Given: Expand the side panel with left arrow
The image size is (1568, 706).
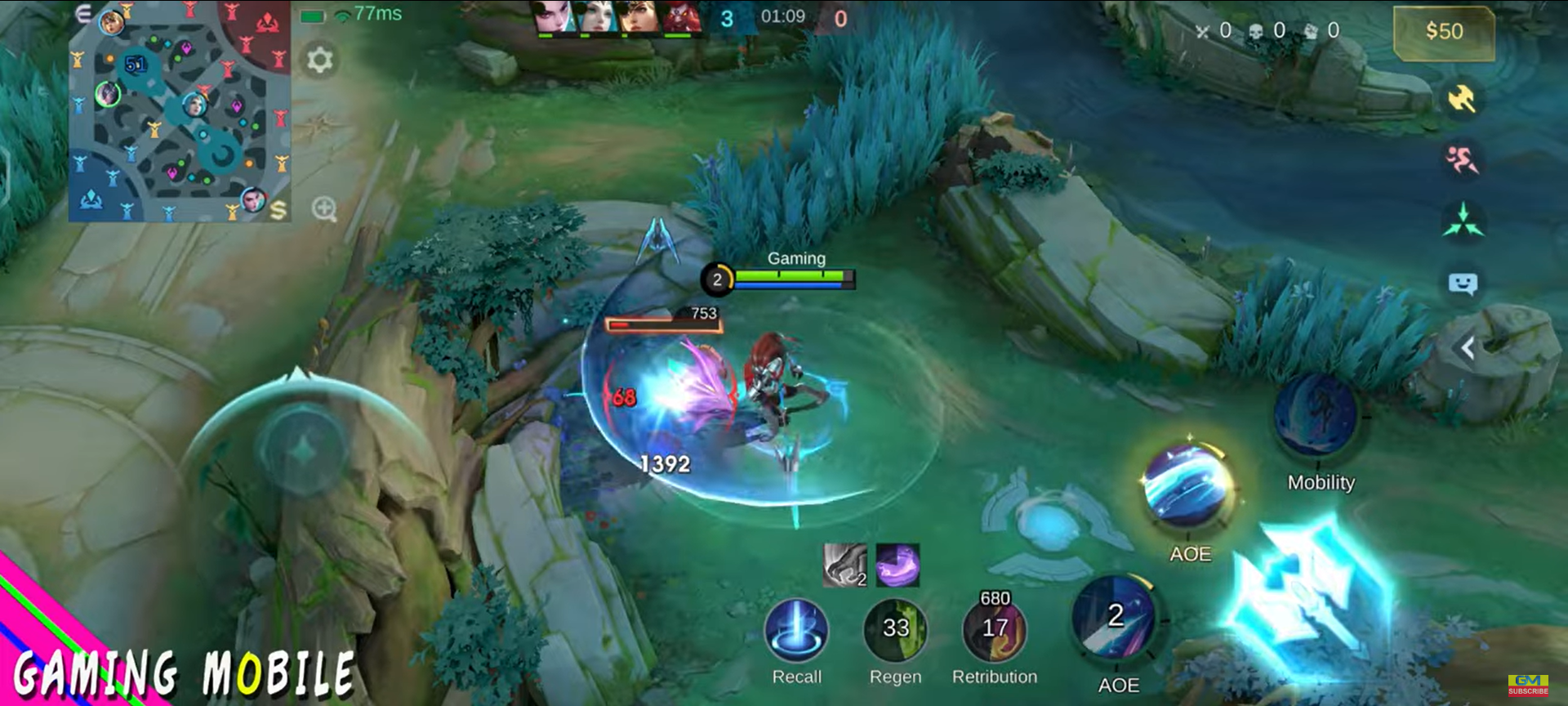Looking at the screenshot, I should (1468, 348).
